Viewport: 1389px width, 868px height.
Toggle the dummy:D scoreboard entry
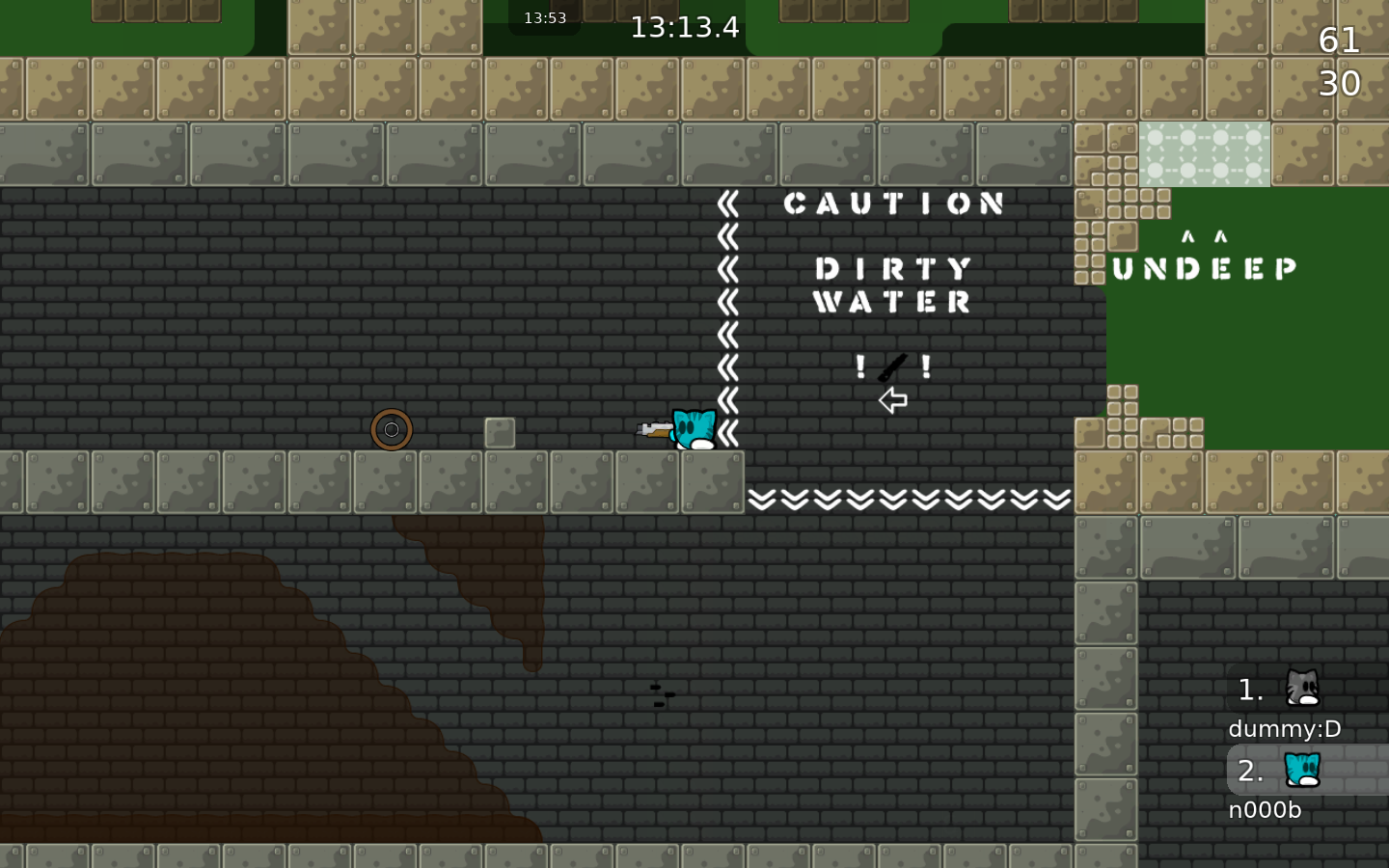coord(1284,729)
